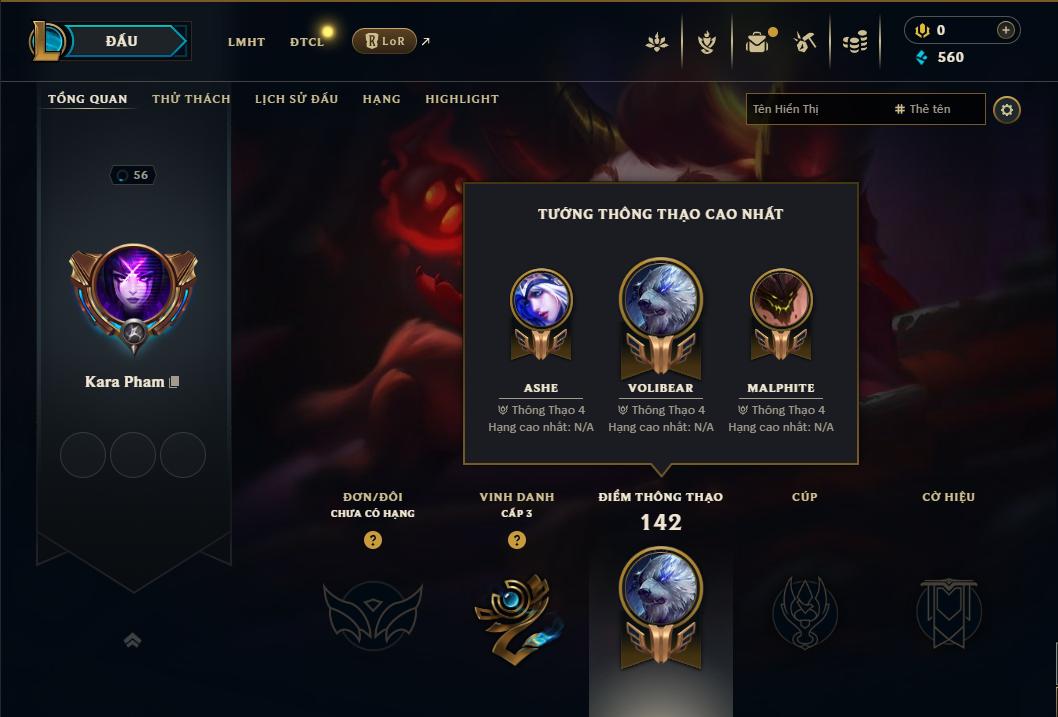Select the CÚP trophy emblem
Viewport: 1058px width, 717px height.
(x=804, y=610)
